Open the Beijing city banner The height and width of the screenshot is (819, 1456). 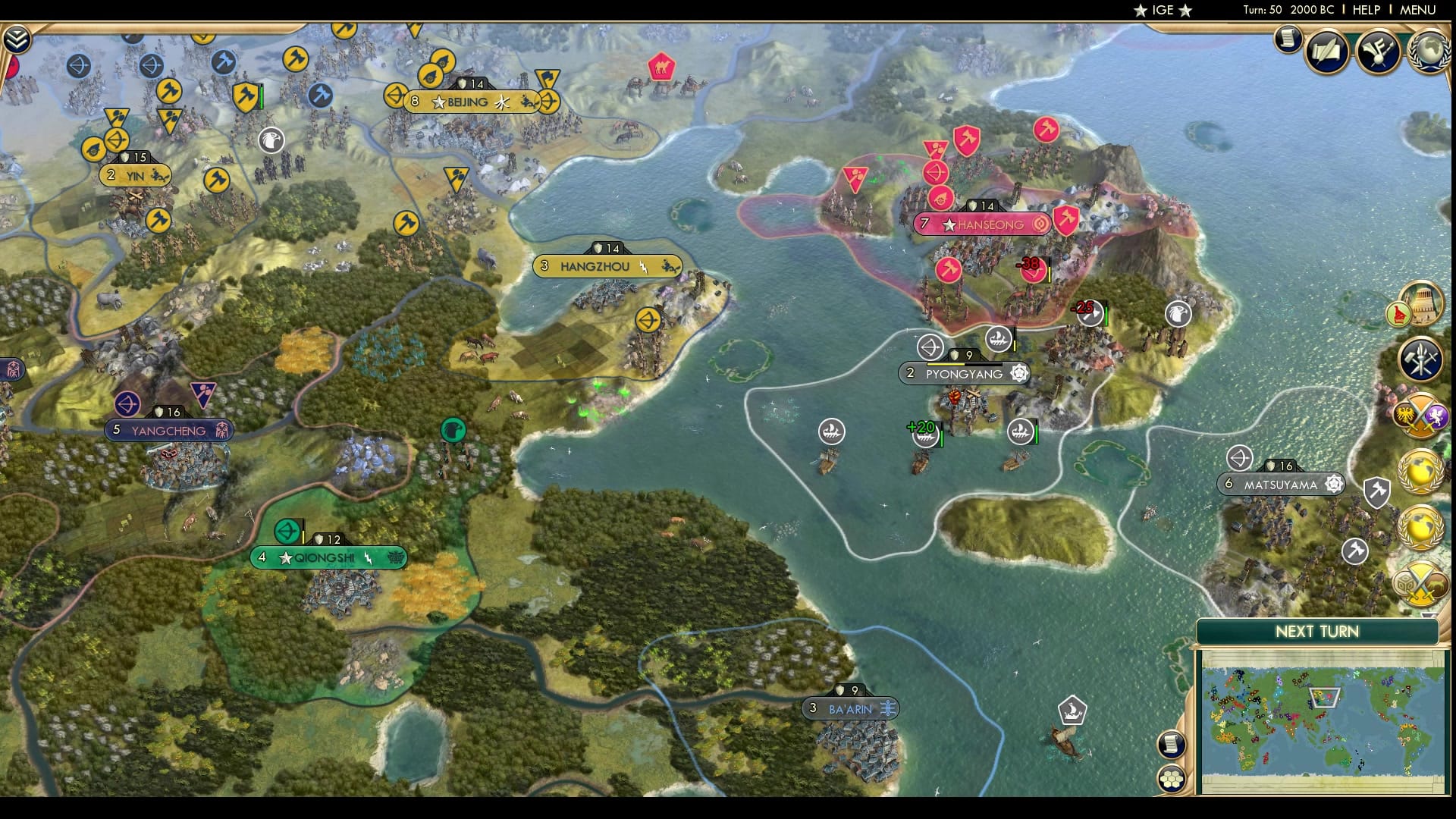coord(466,102)
